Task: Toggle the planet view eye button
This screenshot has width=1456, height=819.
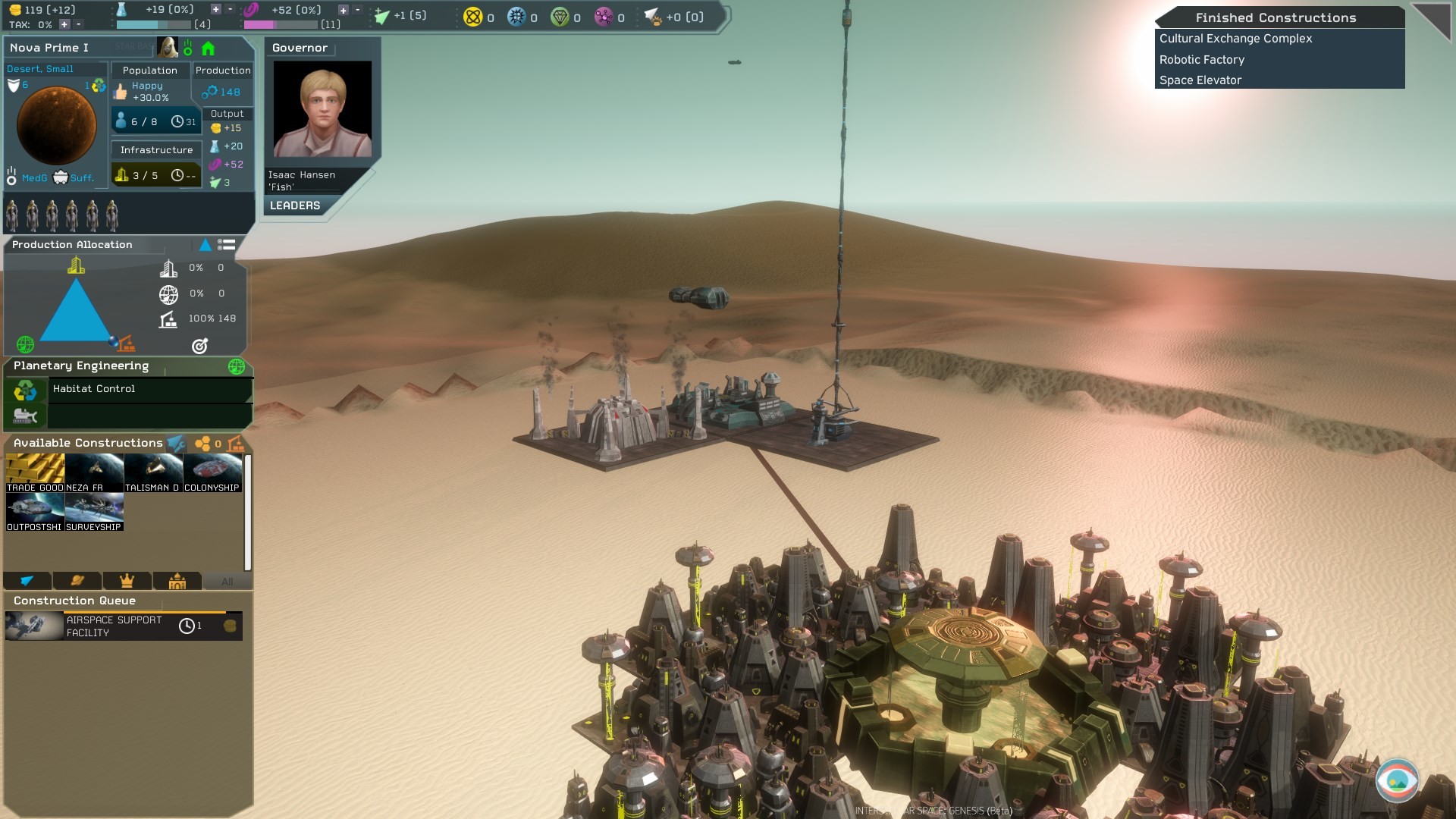Action: [1397, 780]
